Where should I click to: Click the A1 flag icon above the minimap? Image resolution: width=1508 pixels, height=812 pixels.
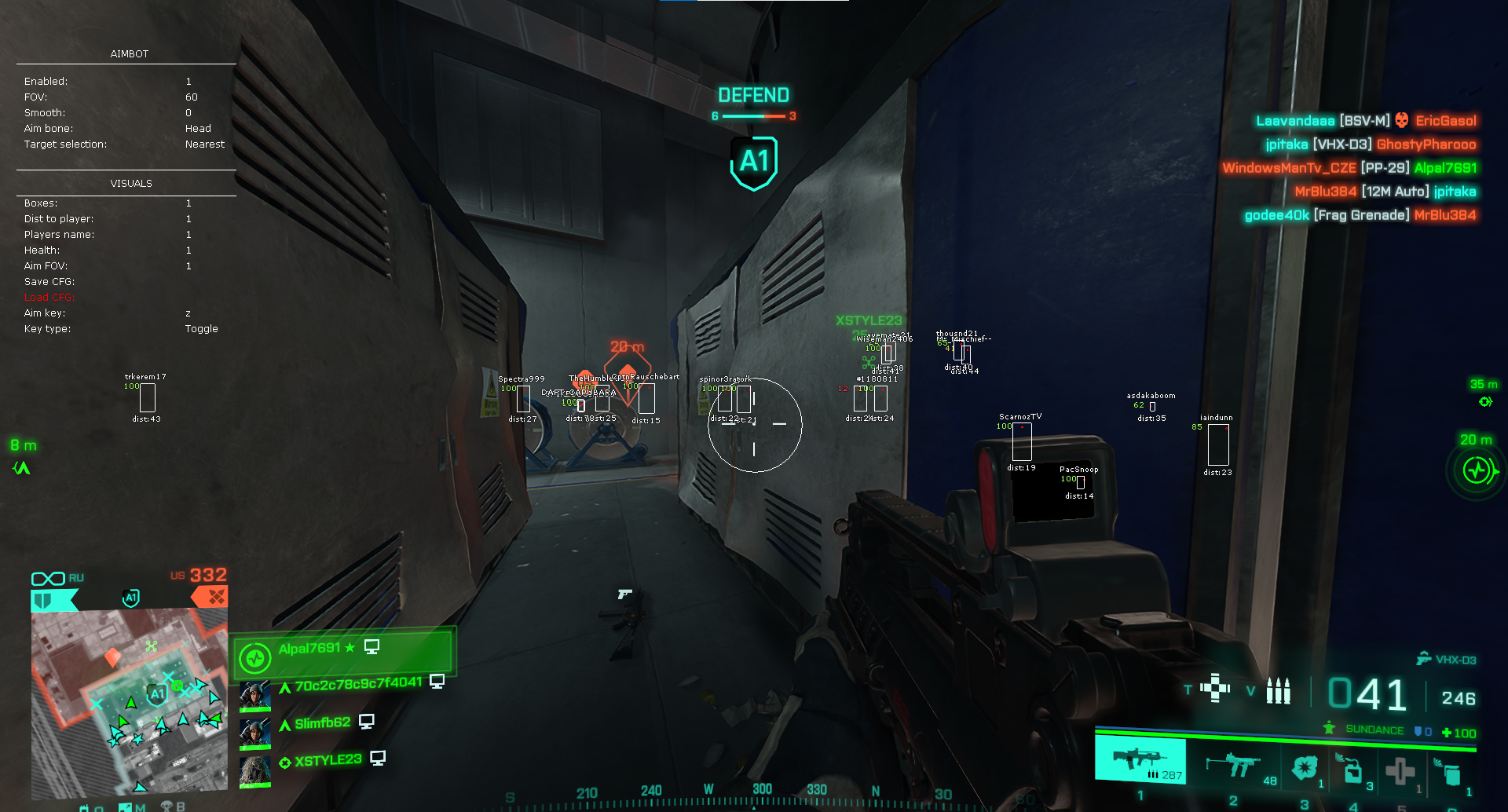pos(131,598)
